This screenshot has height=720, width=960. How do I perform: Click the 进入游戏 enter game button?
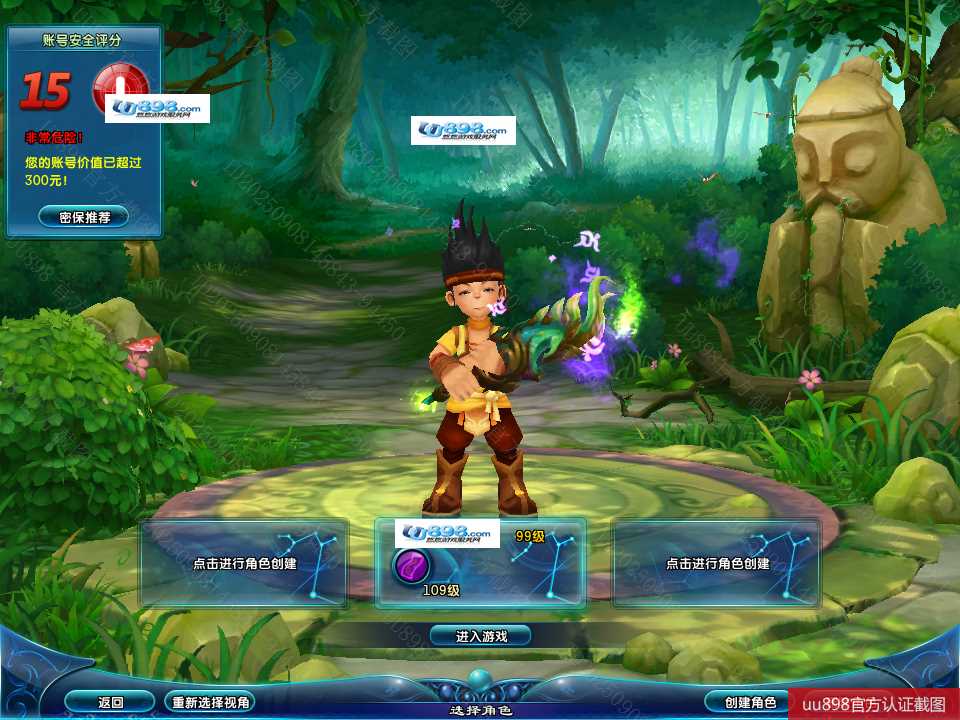click(480, 636)
